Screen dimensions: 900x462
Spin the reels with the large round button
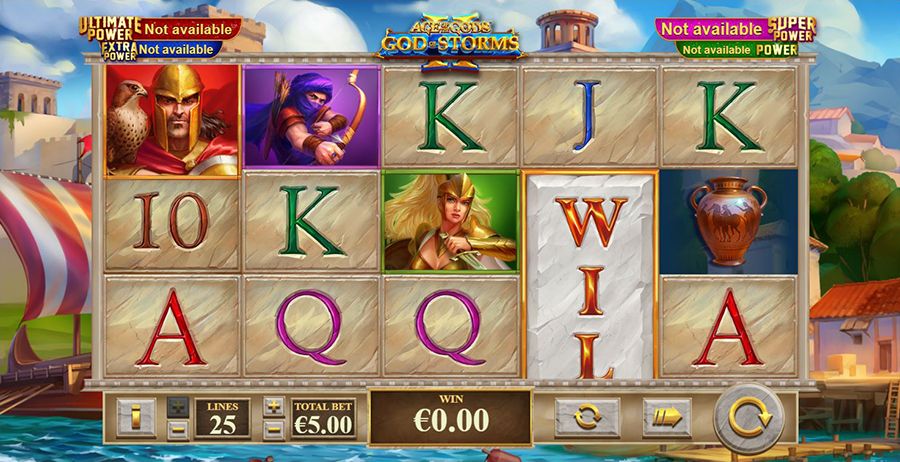click(x=746, y=417)
